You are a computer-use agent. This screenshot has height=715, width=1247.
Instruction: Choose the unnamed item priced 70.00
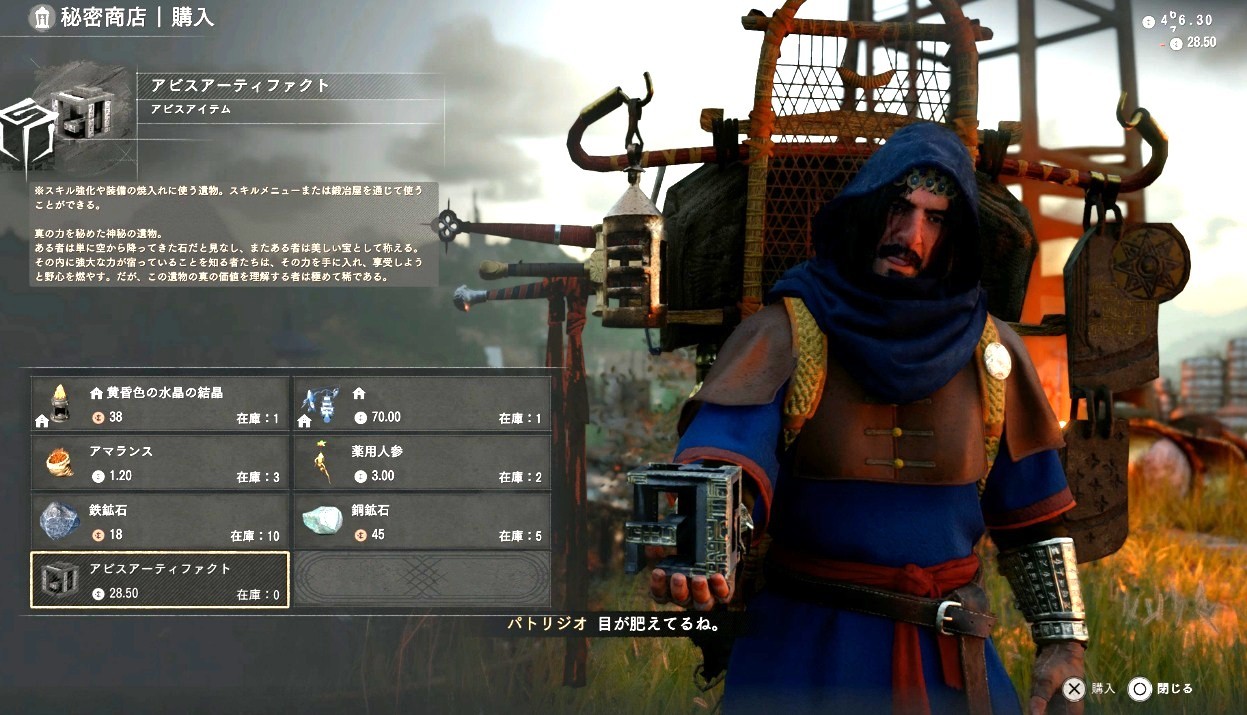pos(421,404)
